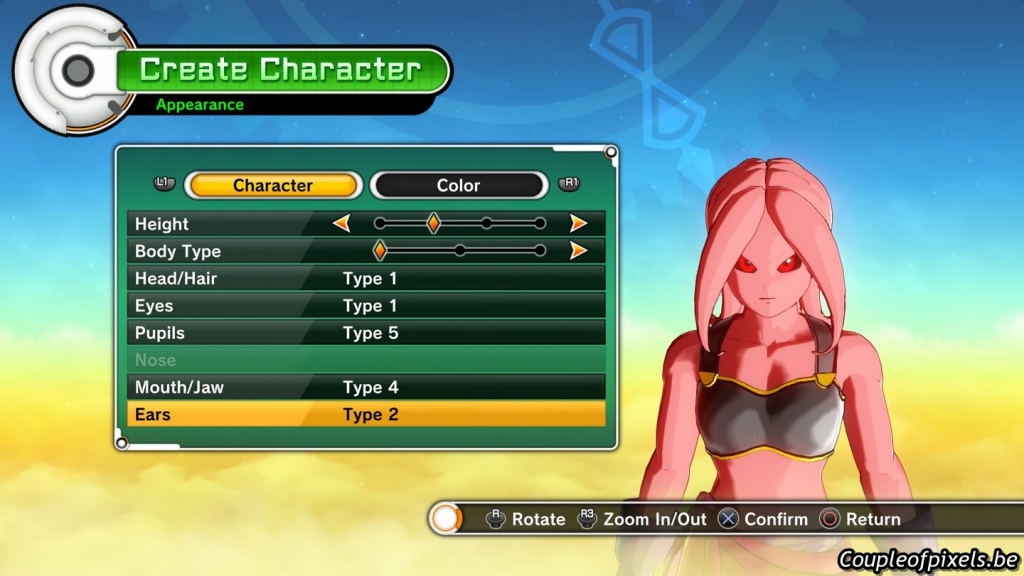Open the Pupils option row
Image resolution: width=1024 pixels, height=576 pixels.
[366, 333]
